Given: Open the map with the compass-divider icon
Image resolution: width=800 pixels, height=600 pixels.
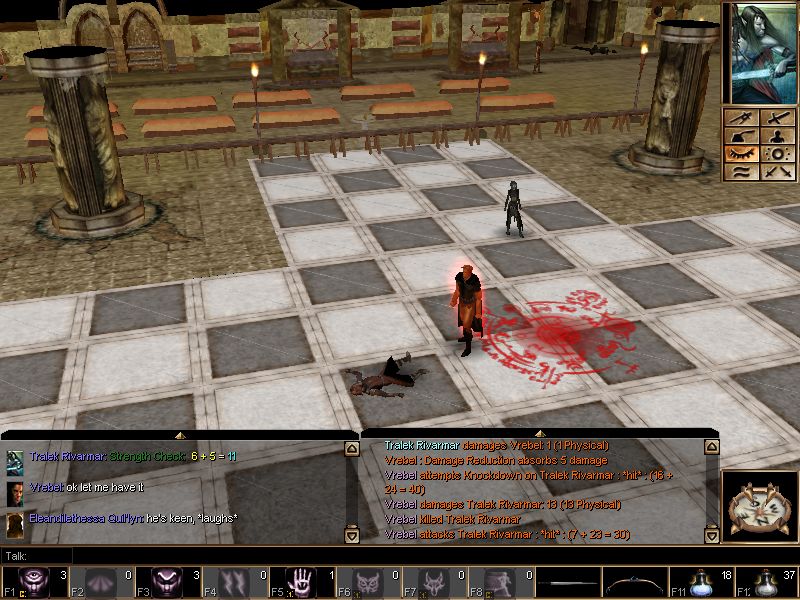Looking at the screenshot, I should 742,118.
